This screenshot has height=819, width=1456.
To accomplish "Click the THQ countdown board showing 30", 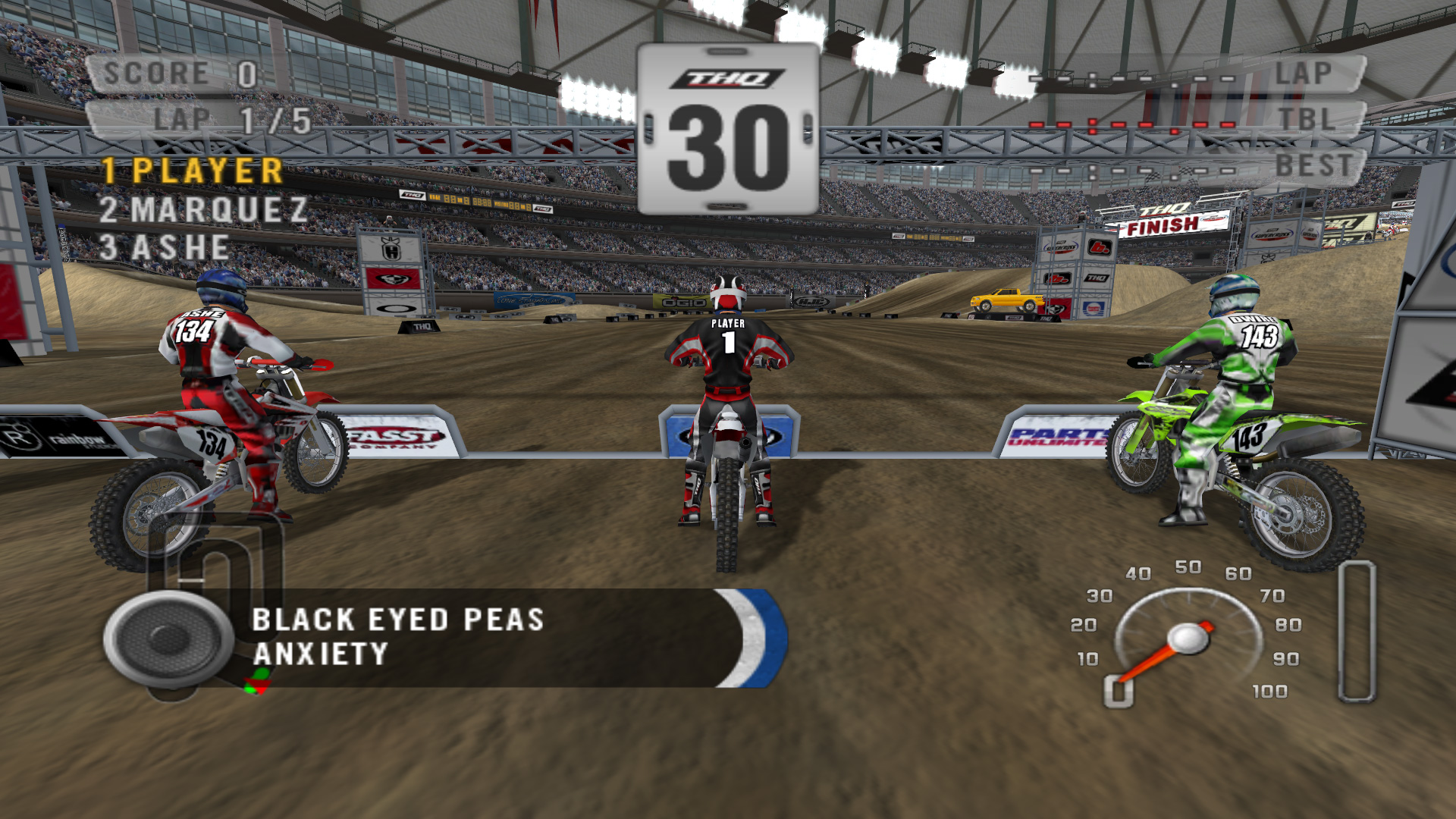I will tap(726, 129).
